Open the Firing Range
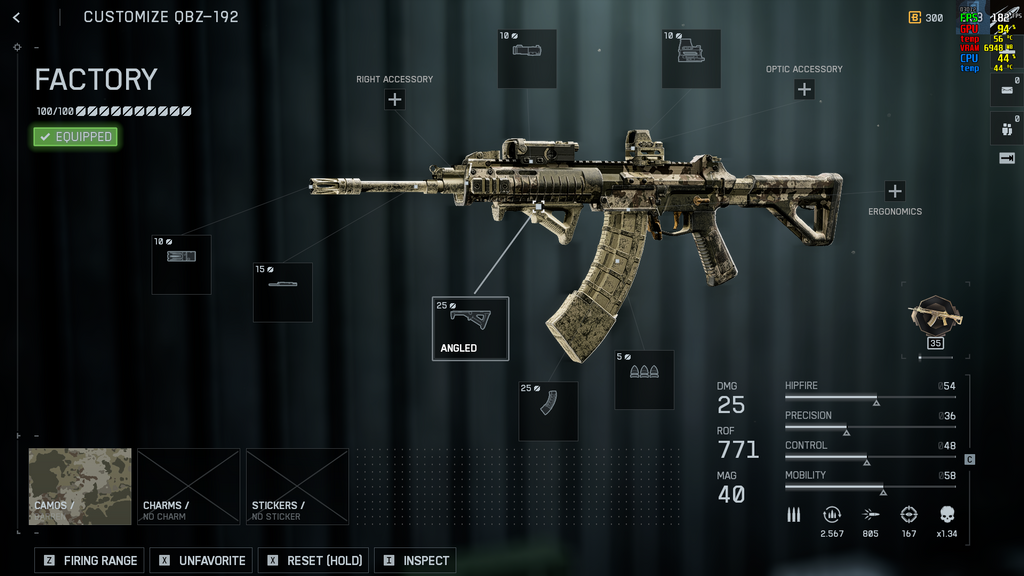This screenshot has width=1024, height=576. (90, 560)
